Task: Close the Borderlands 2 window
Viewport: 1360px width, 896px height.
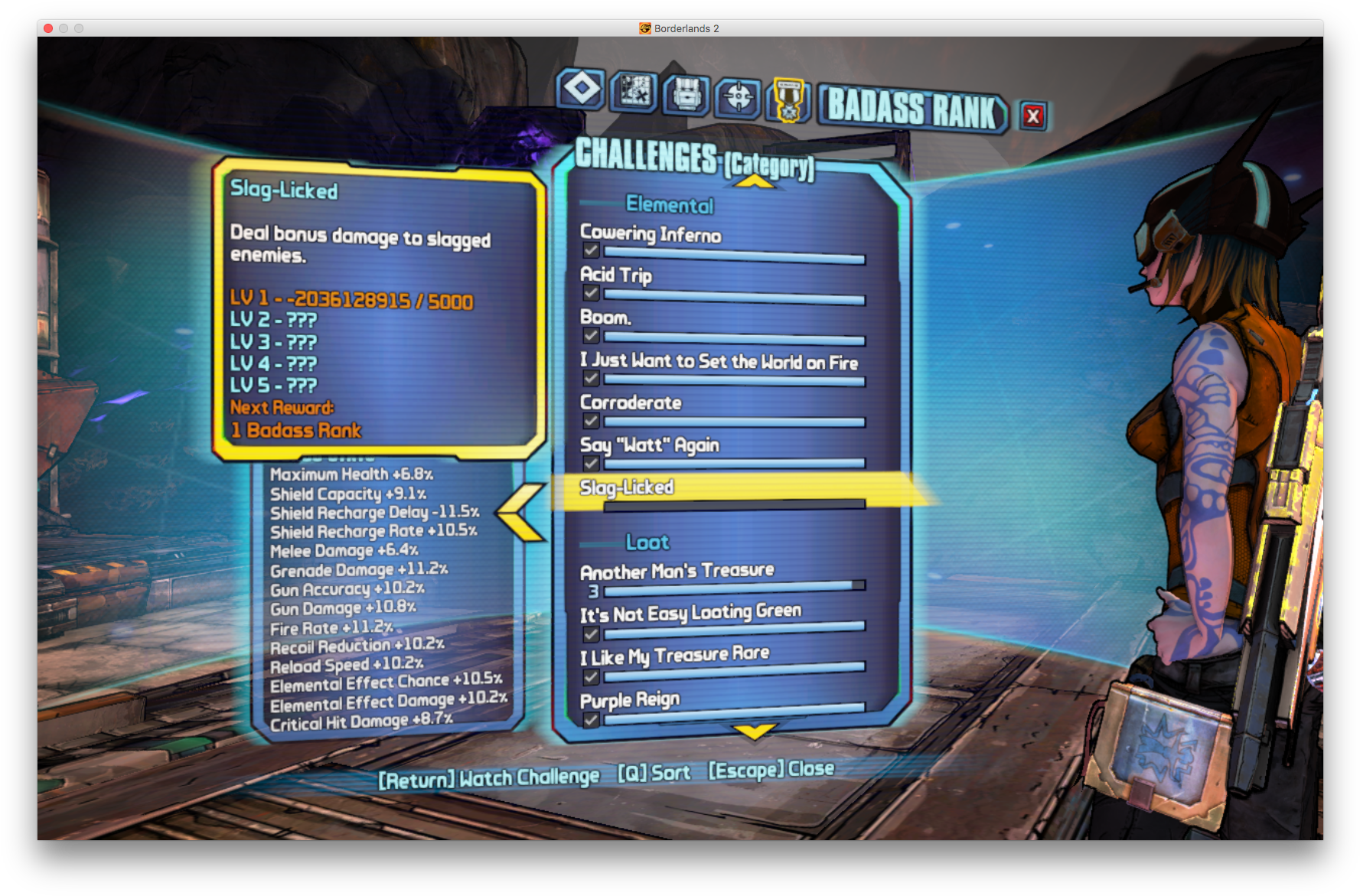Action: coord(48,28)
